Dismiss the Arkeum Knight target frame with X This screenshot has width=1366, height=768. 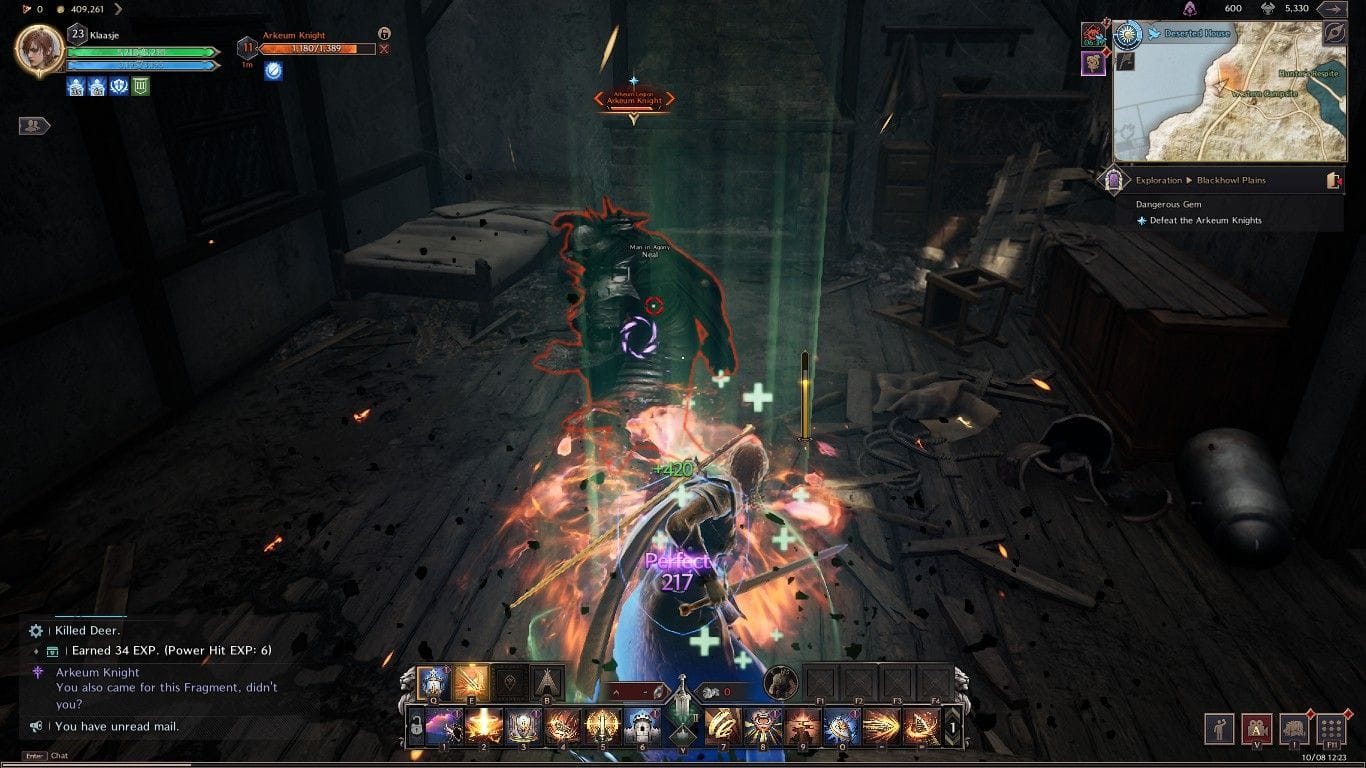tap(383, 48)
